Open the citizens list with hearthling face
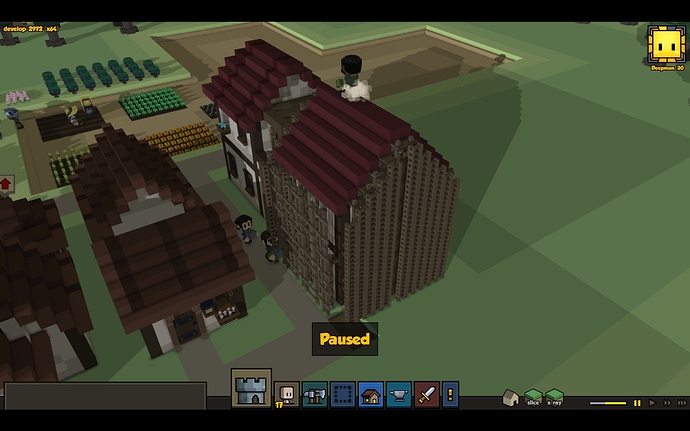 [287, 394]
